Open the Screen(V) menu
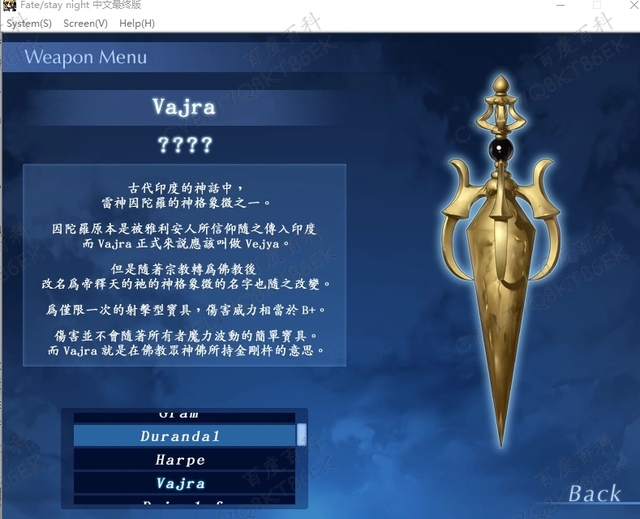Image resolution: width=640 pixels, height=519 pixels. [85, 23]
